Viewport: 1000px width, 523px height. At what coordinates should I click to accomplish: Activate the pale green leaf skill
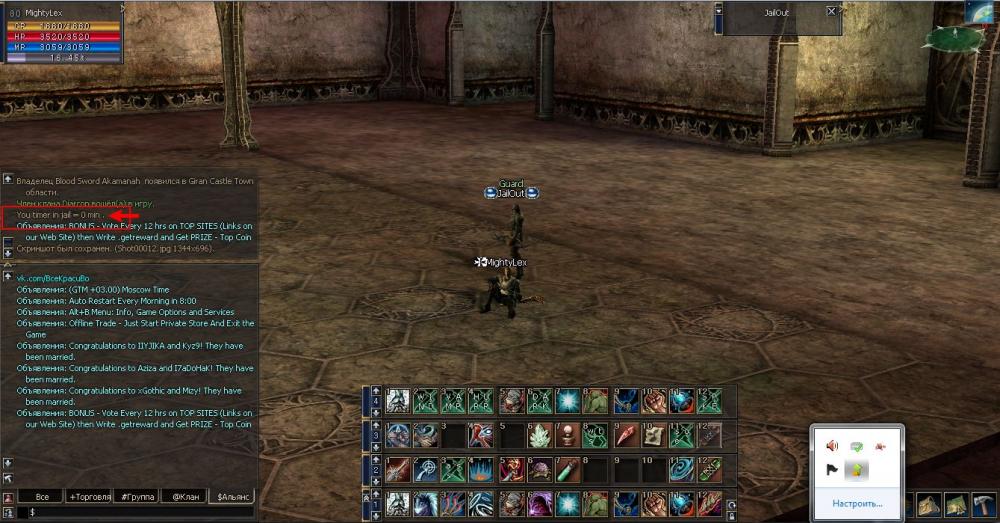(539, 436)
